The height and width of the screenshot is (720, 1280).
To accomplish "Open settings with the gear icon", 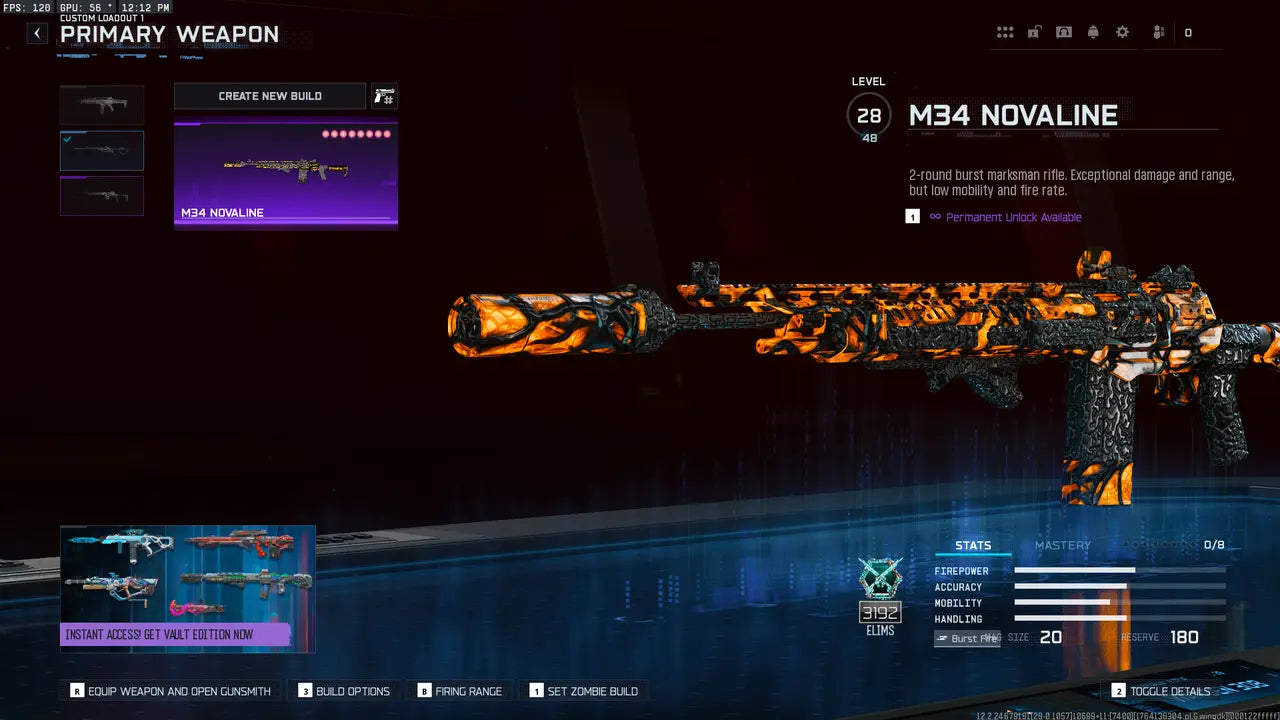I will click(x=1122, y=33).
